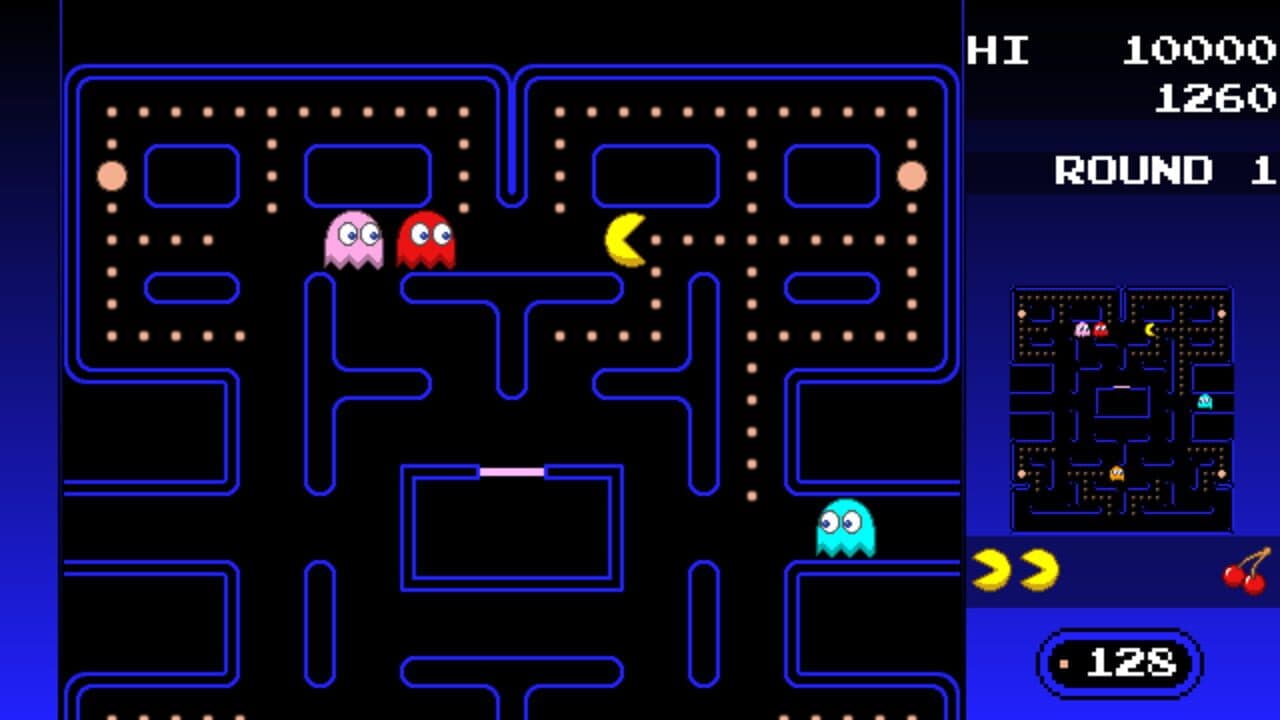This screenshot has height=720, width=1280.
Task: Select the pink ghost Pinky
Action: tap(352, 240)
